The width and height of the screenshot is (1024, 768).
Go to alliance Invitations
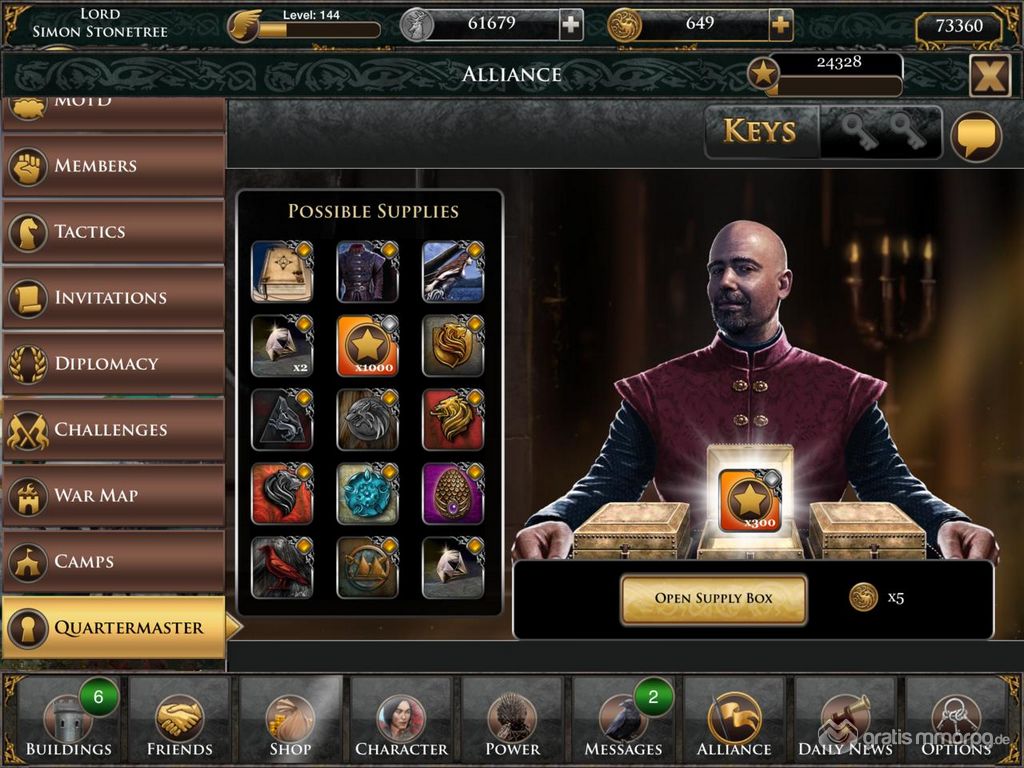pos(113,298)
